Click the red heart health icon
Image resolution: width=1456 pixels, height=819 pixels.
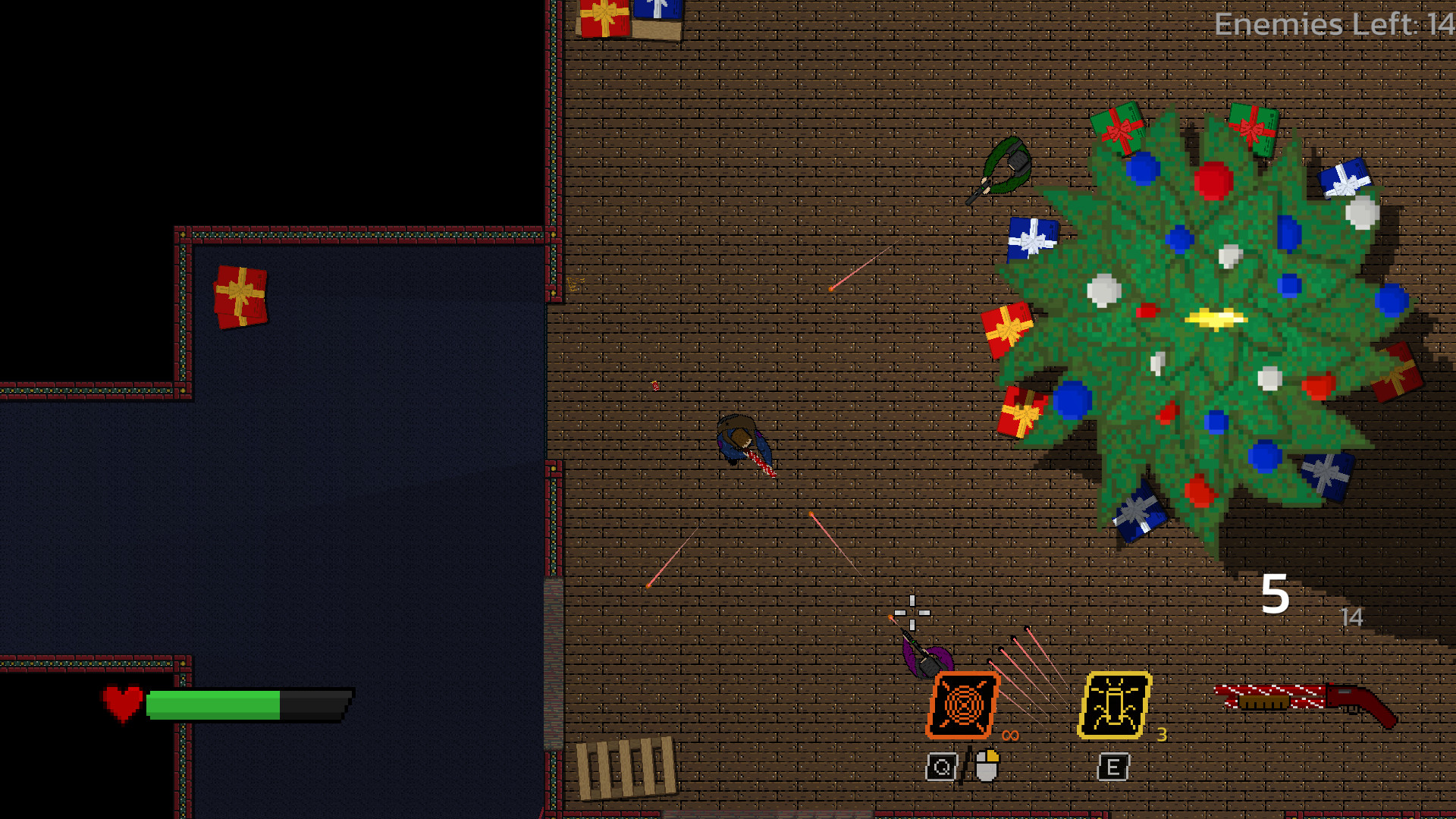tap(121, 701)
